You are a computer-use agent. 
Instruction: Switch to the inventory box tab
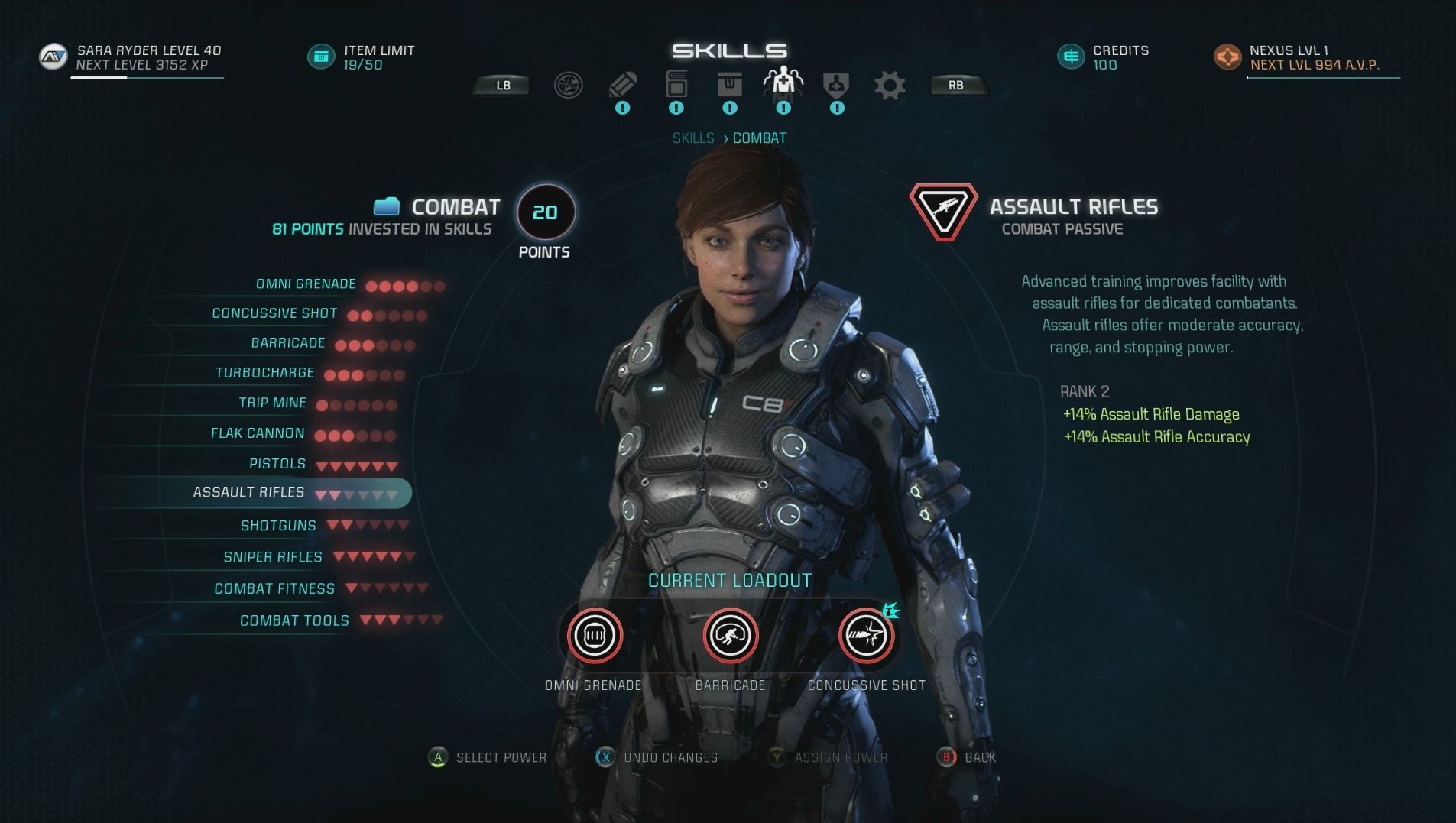tap(730, 84)
